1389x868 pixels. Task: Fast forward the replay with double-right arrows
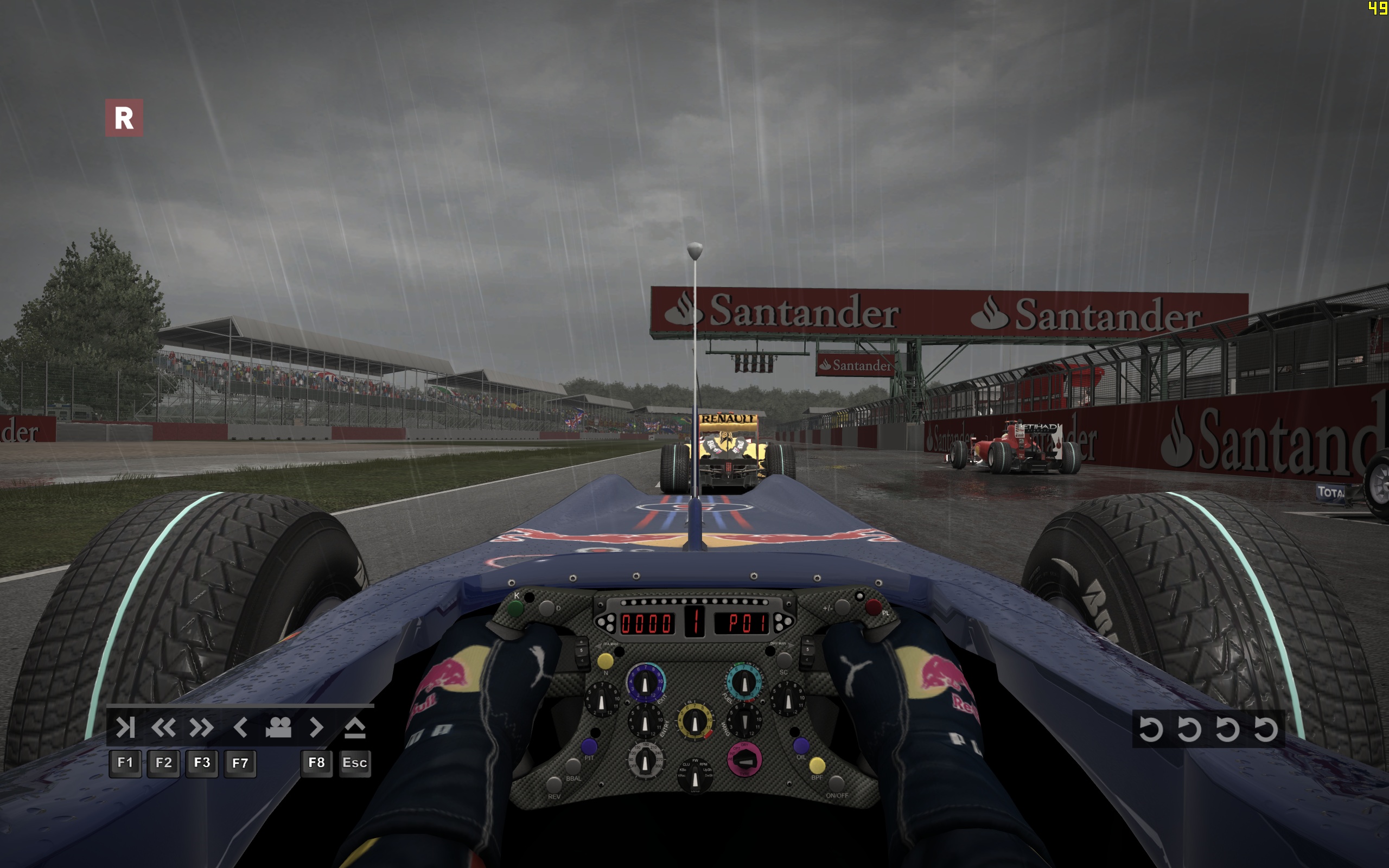(201, 727)
